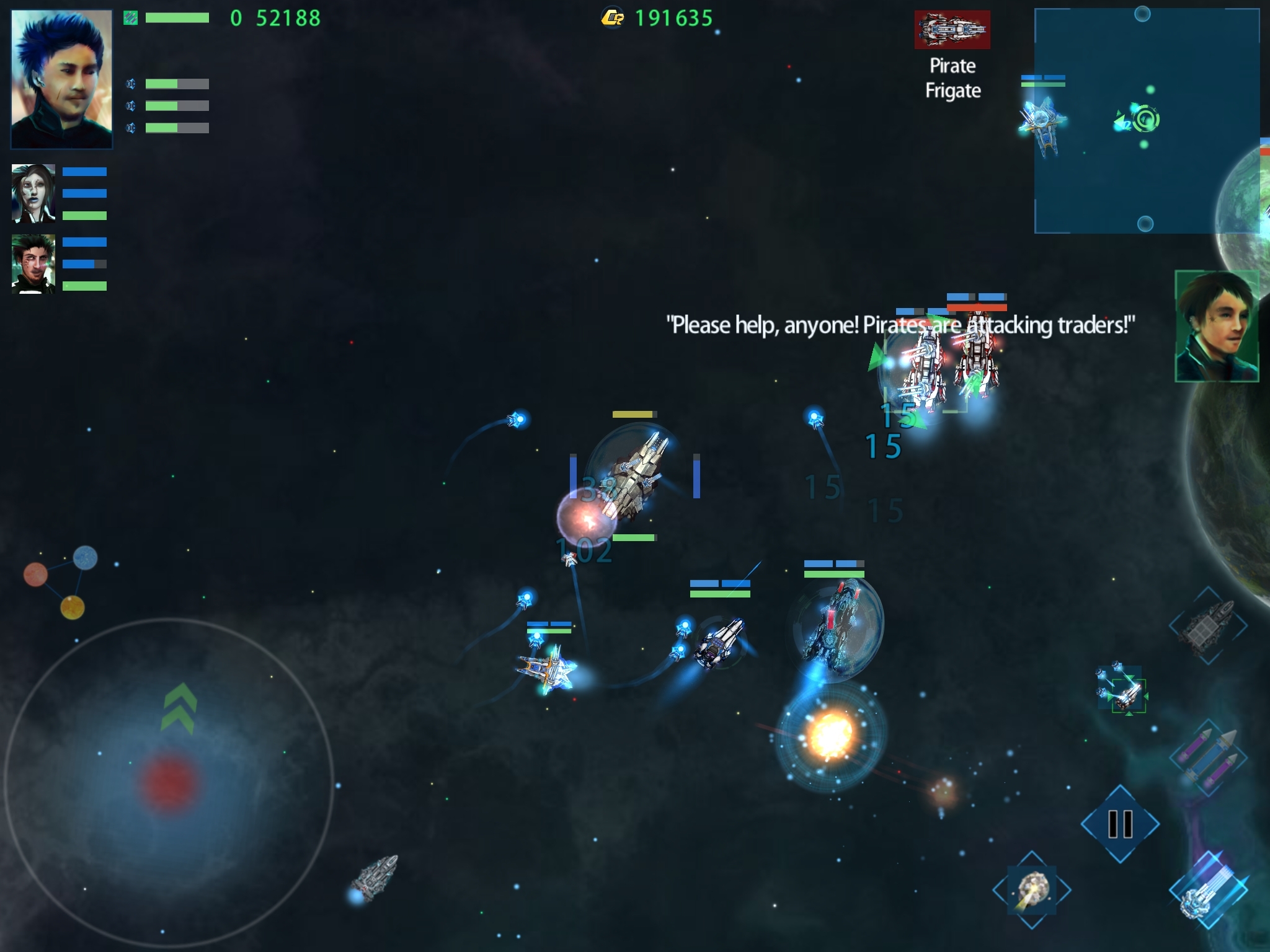The height and width of the screenshot is (952, 1270).
Task: Use the asteroid mining beam ability
Action: (1032, 890)
